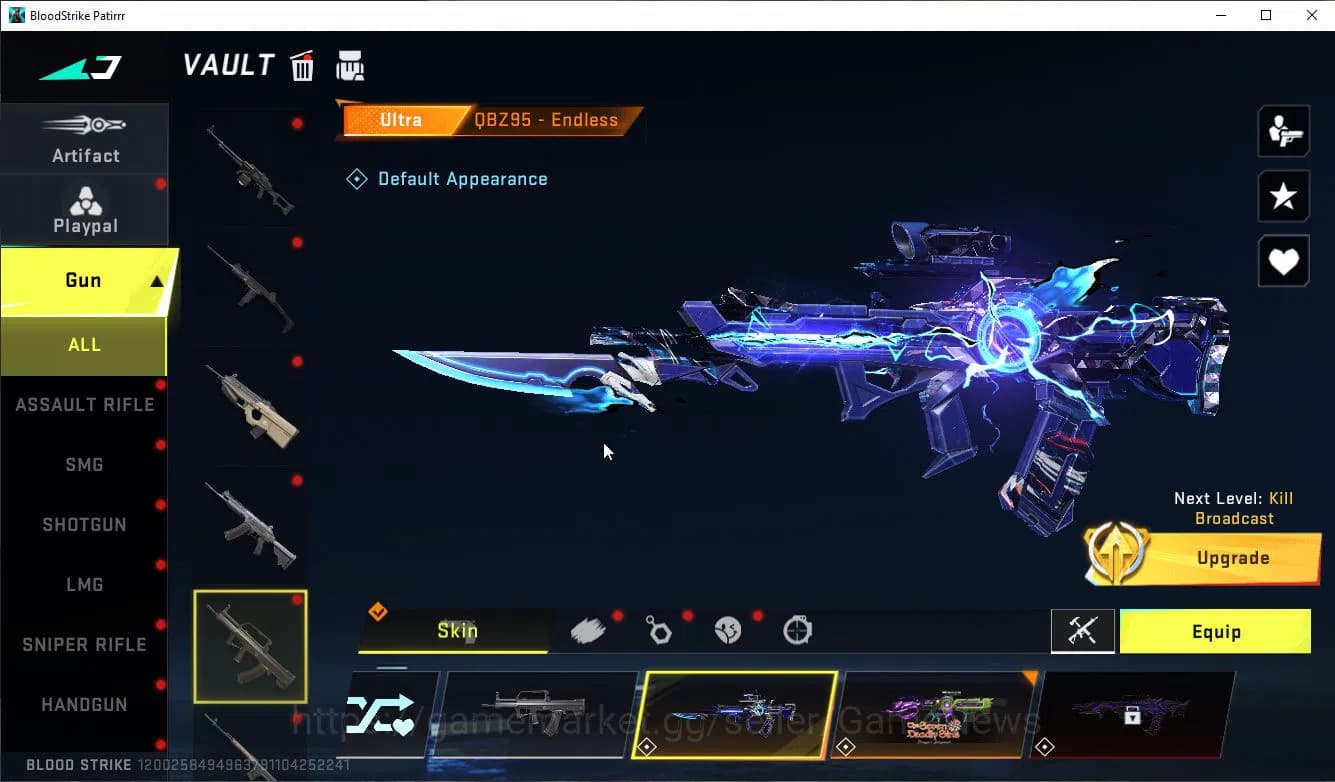Open the storage box icon beside the trash
Viewport: 1335px width, 782px height.
[350, 65]
